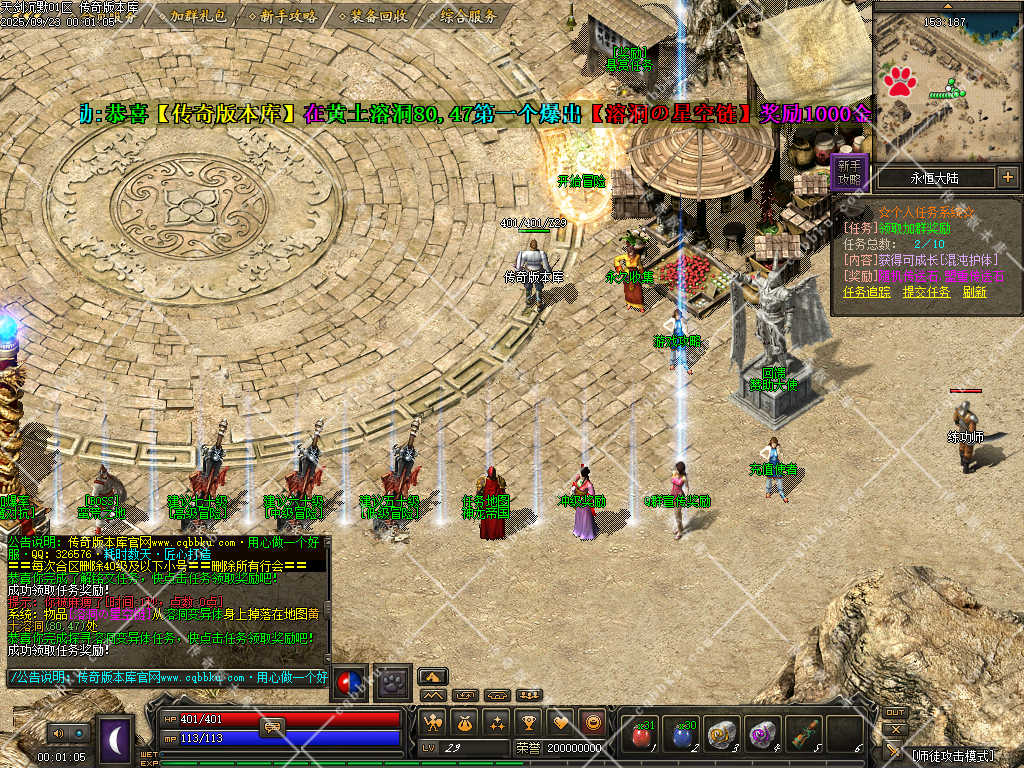Click the paw print pet button
Screen dimensions: 1024x768
393,680
